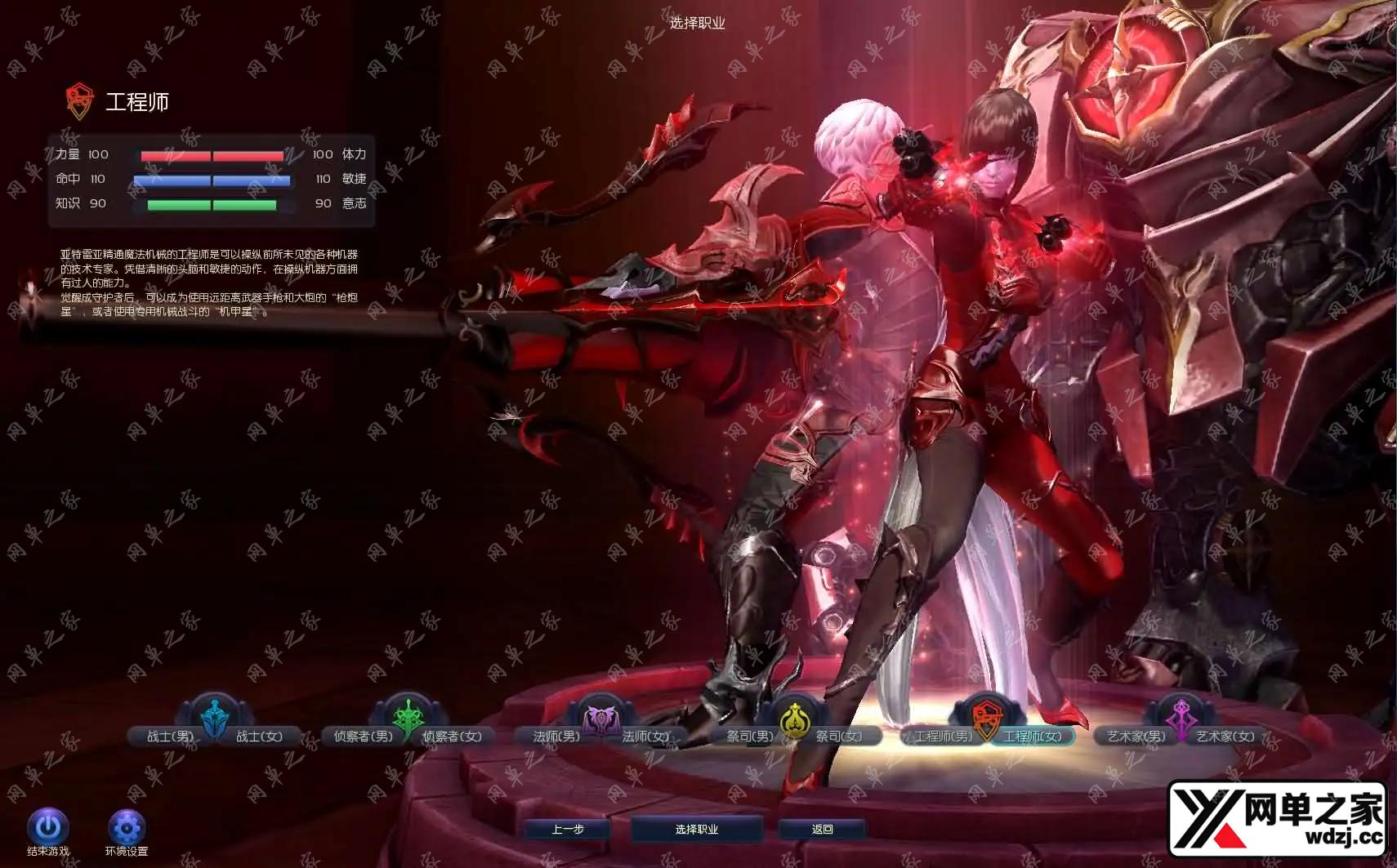Image resolution: width=1397 pixels, height=868 pixels.
Task: Open the 环境设置 gear settings
Action: tap(127, 828)
